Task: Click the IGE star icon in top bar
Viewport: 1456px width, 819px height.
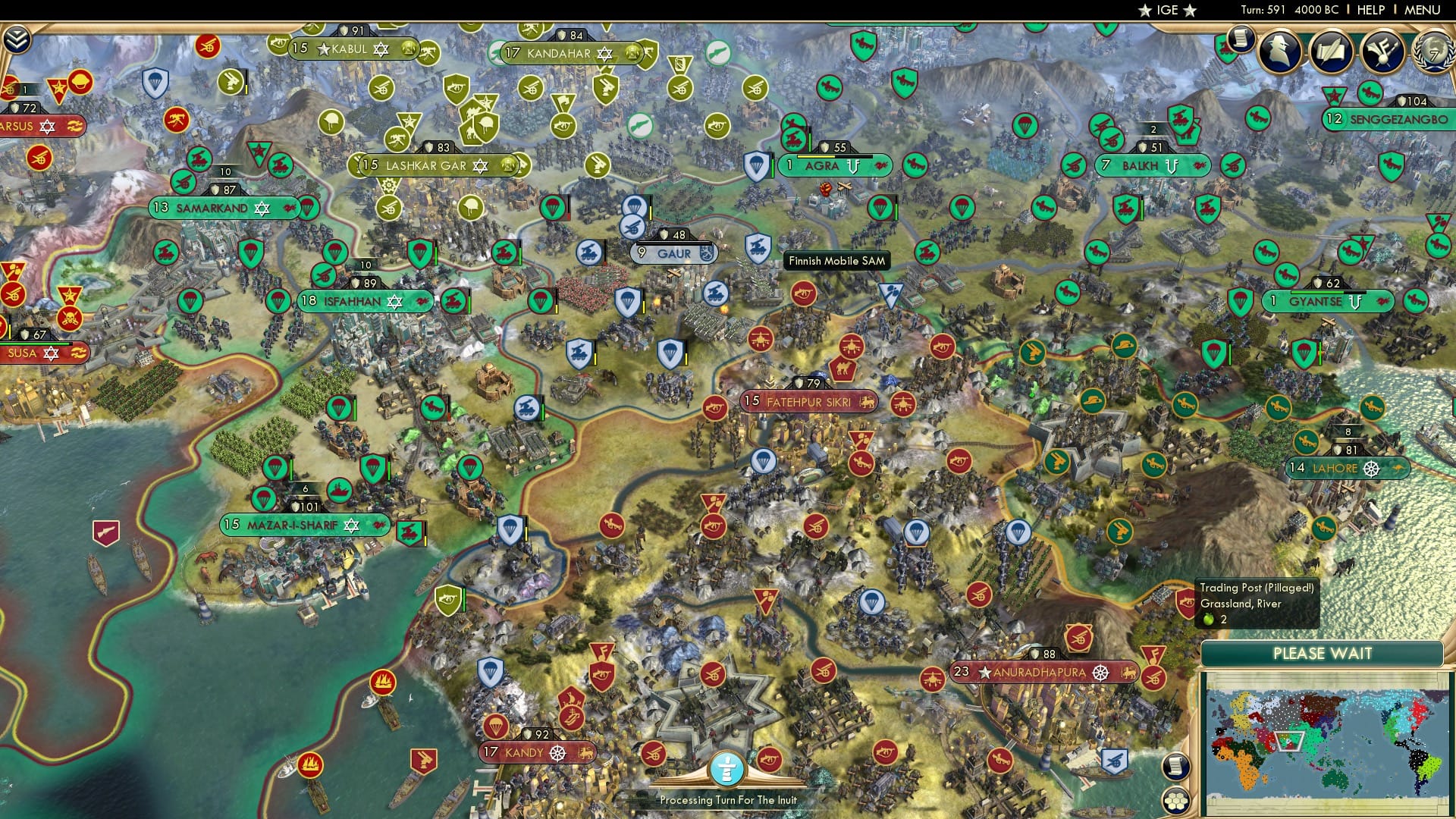Action: (1146, 11)
